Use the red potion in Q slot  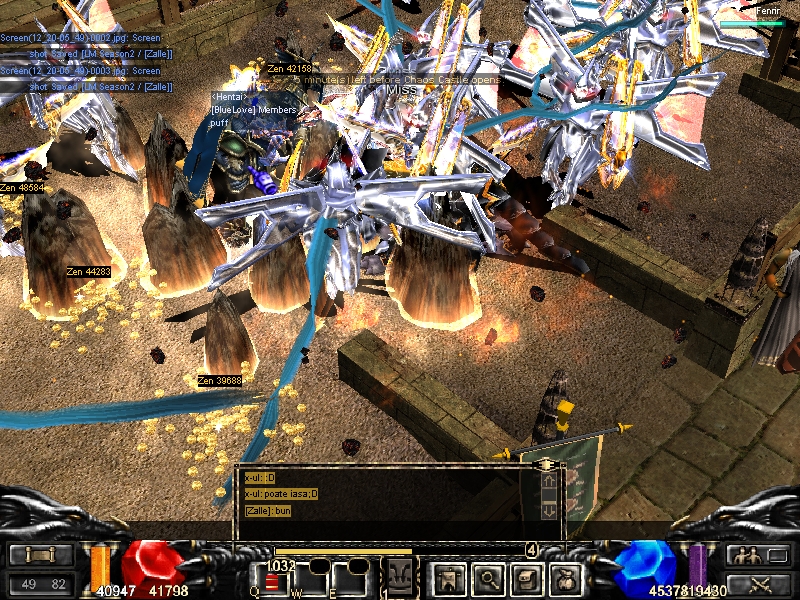coord(272,580)
